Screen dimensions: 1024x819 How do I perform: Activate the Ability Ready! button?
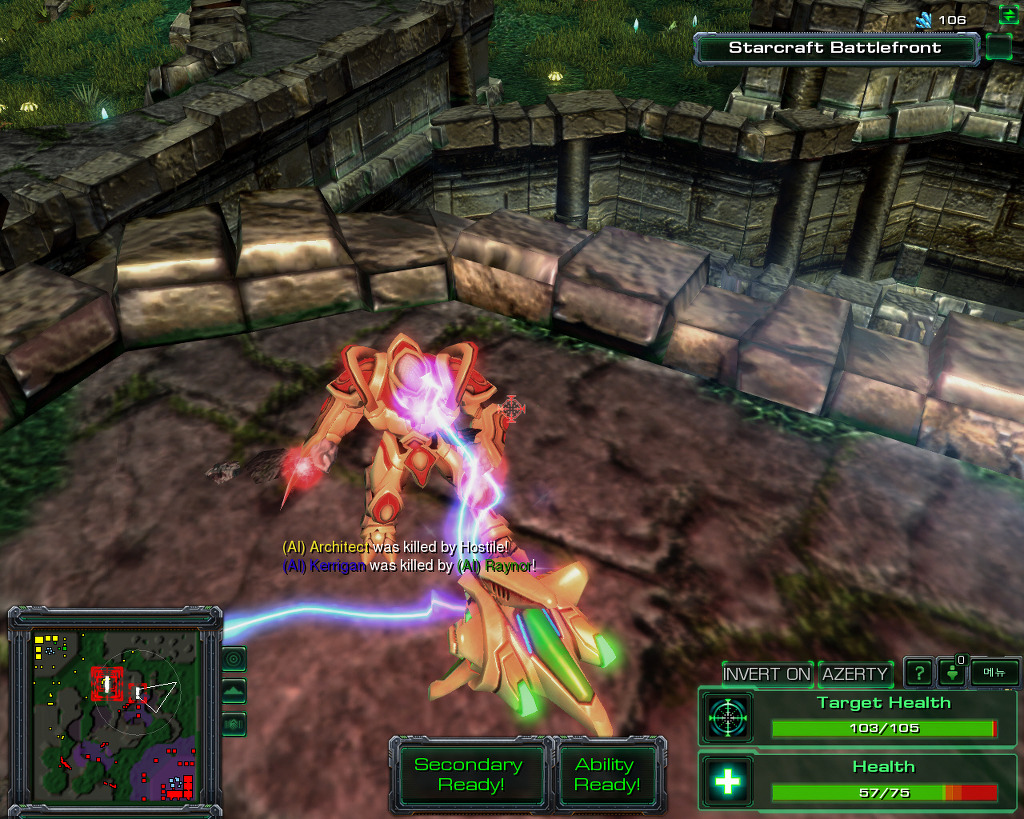[x=607, y=775]
